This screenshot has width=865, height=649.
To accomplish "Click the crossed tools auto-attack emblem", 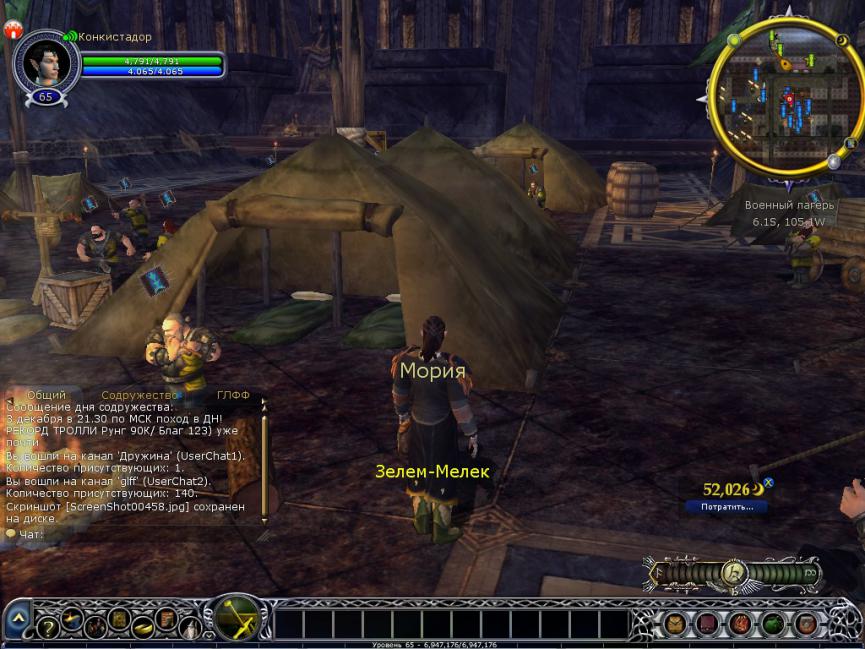I will pyautogui.click(x=238, y=618).
